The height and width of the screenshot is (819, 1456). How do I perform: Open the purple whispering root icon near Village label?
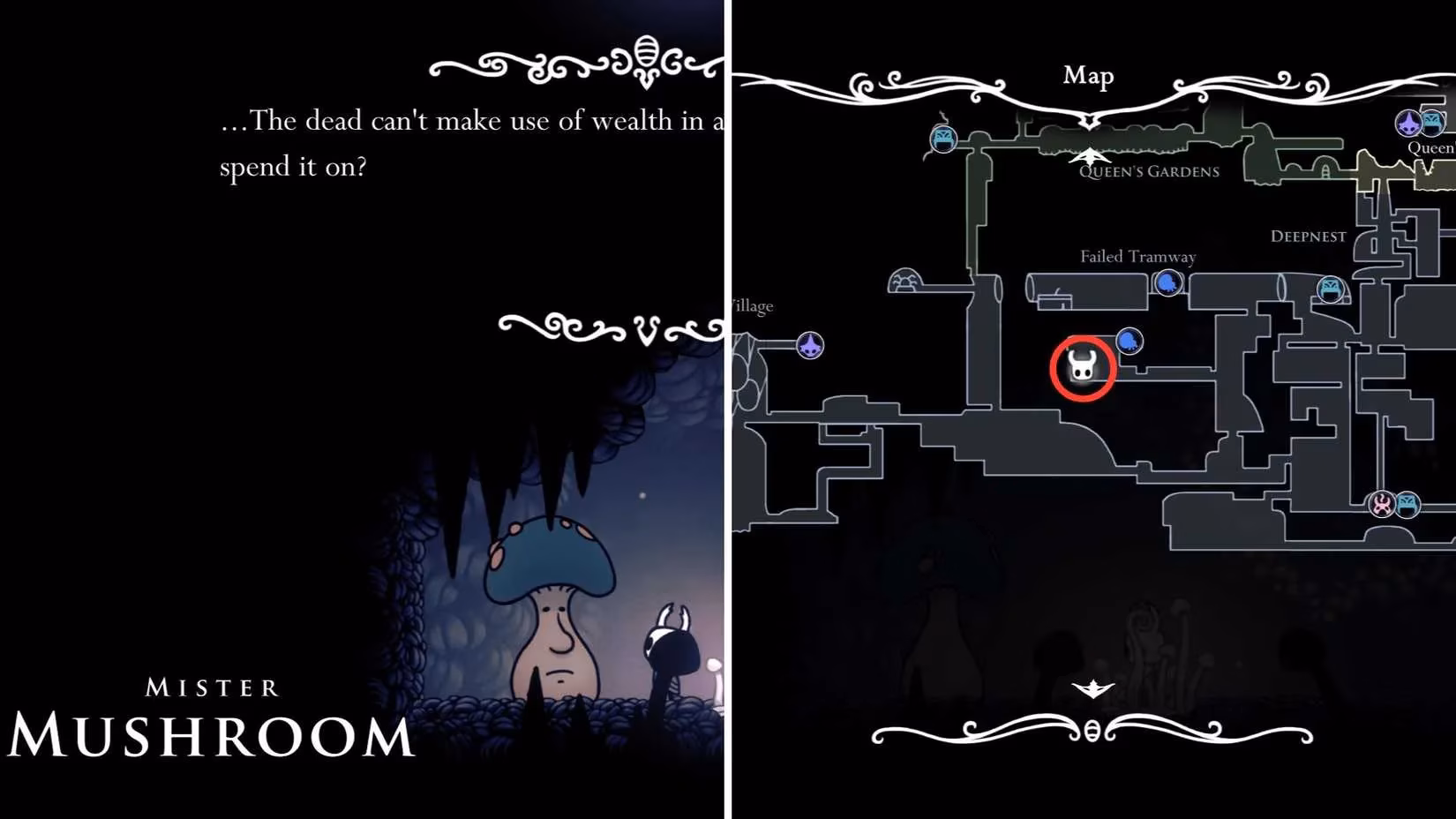pyautogui.click(x=810, y=347)
